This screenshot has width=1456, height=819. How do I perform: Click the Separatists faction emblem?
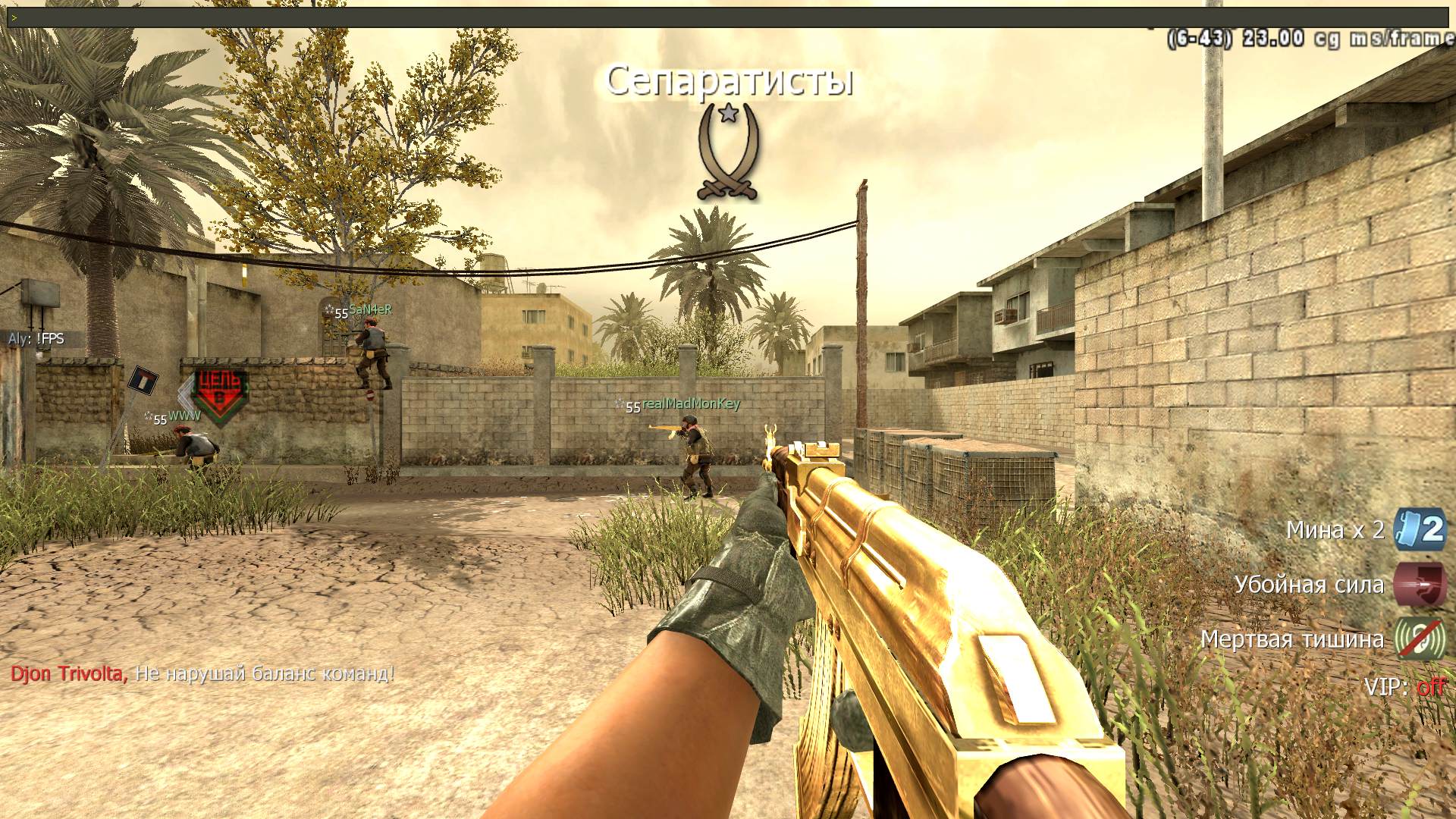[728, 153]
